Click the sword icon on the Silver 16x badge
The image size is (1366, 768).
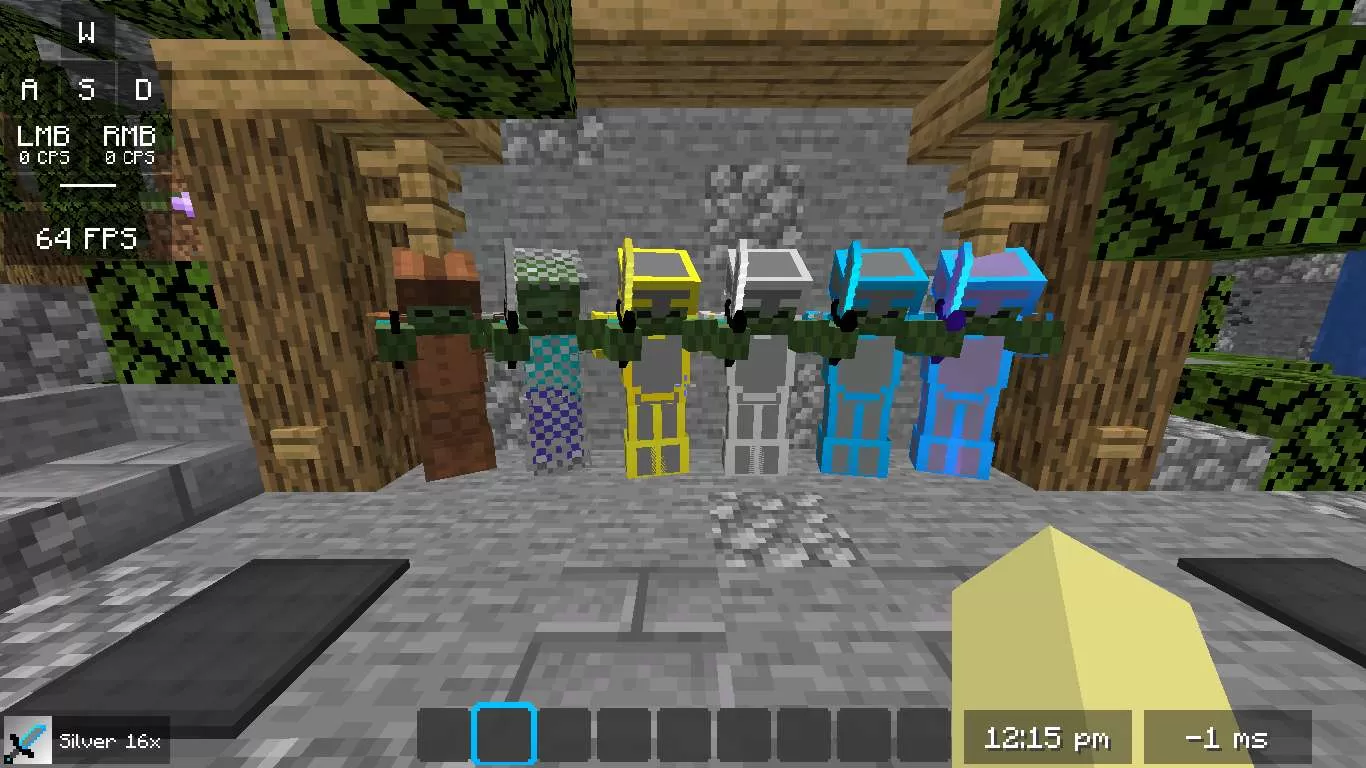point(27,740)
